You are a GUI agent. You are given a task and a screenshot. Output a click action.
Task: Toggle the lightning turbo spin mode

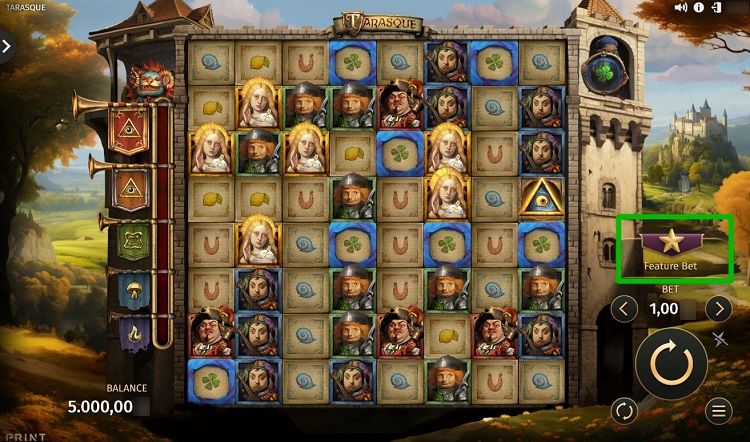(722, 339)
